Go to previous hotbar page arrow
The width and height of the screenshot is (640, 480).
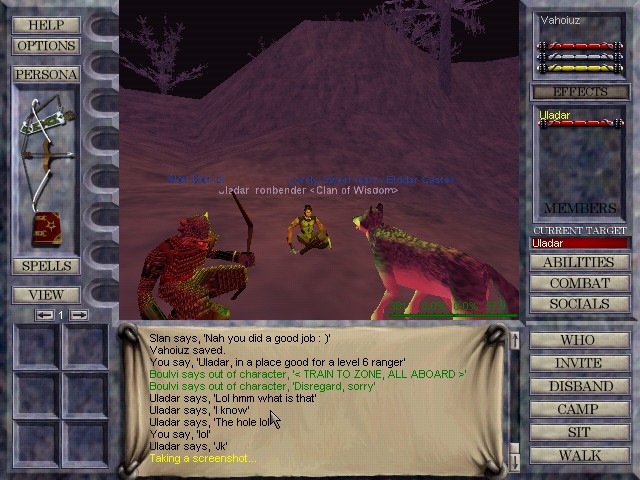44,315
